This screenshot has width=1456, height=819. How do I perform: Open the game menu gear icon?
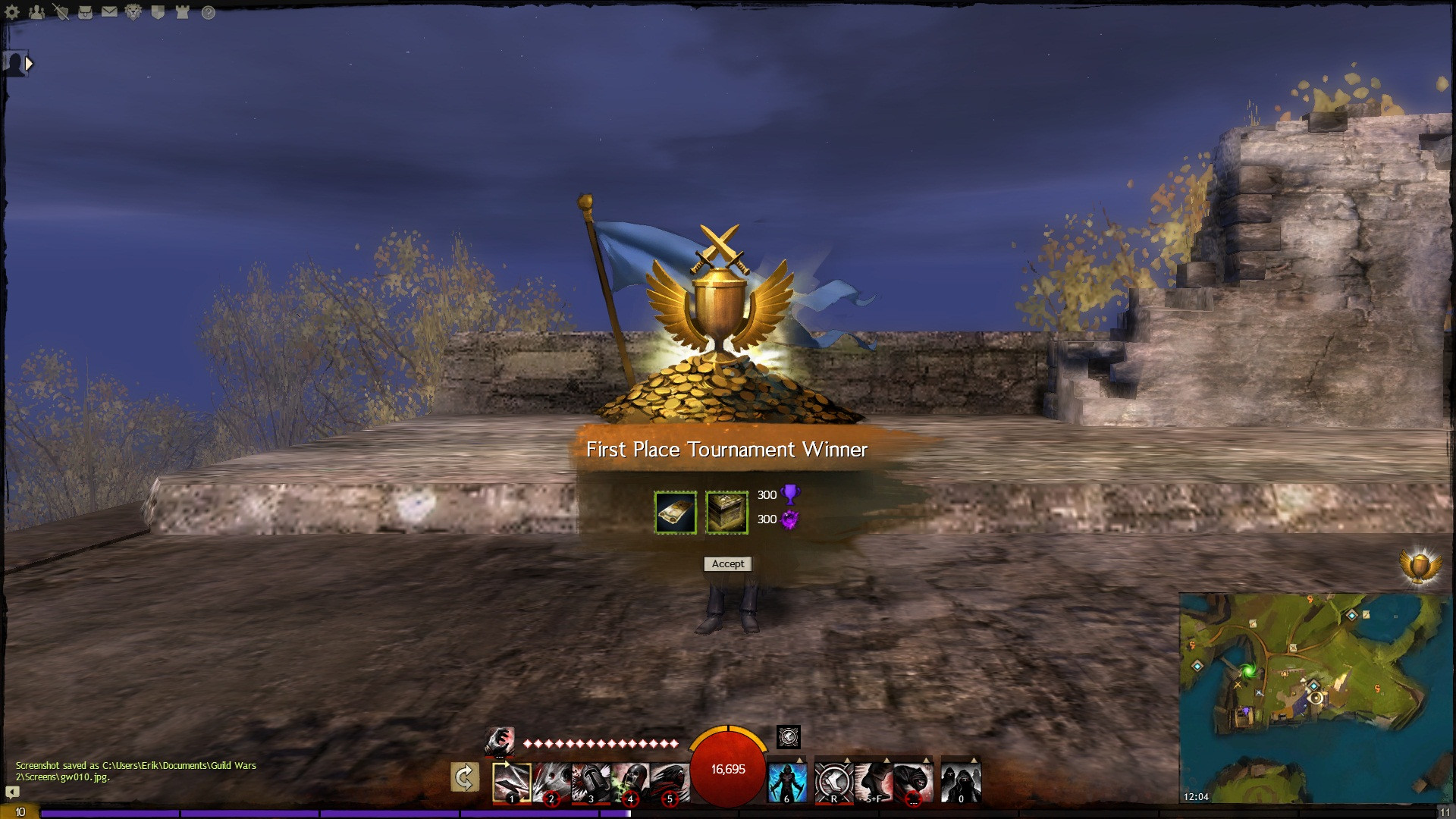point(13,12)
